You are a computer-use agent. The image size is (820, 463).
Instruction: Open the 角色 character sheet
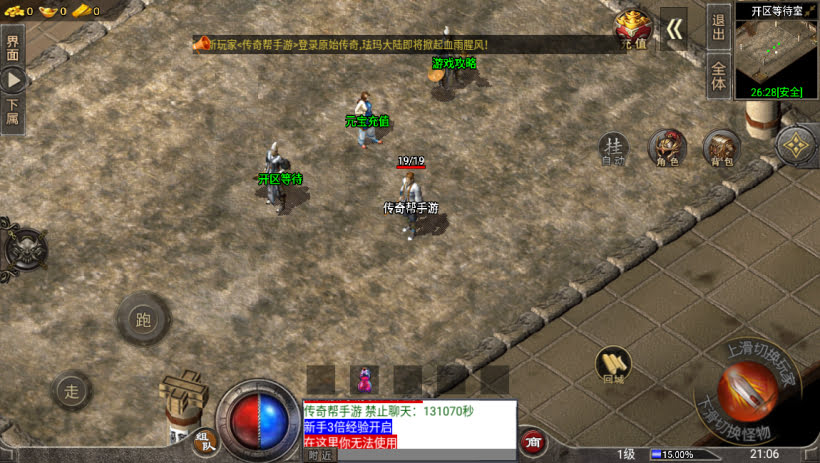(x=667, y=148)
